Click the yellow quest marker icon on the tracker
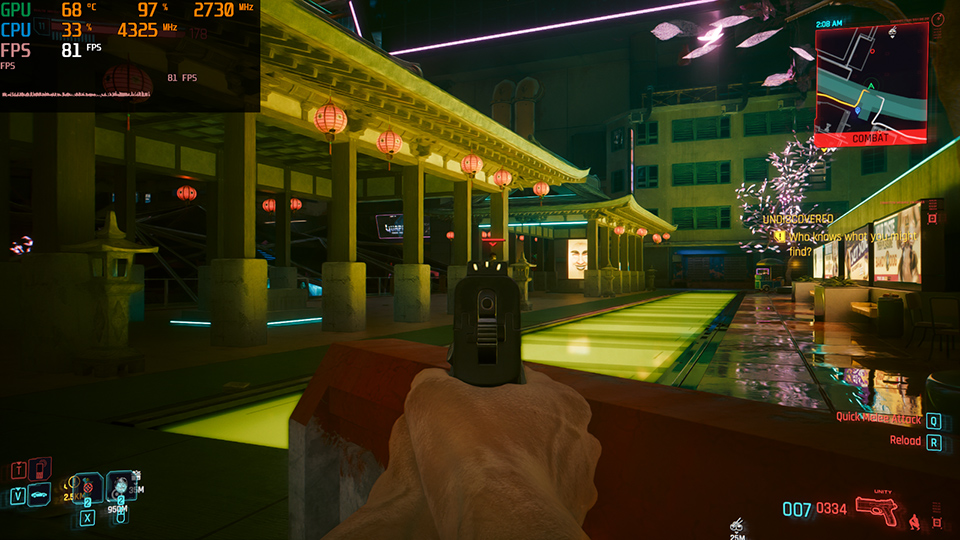960x540 pixels. tap(778, 236)
